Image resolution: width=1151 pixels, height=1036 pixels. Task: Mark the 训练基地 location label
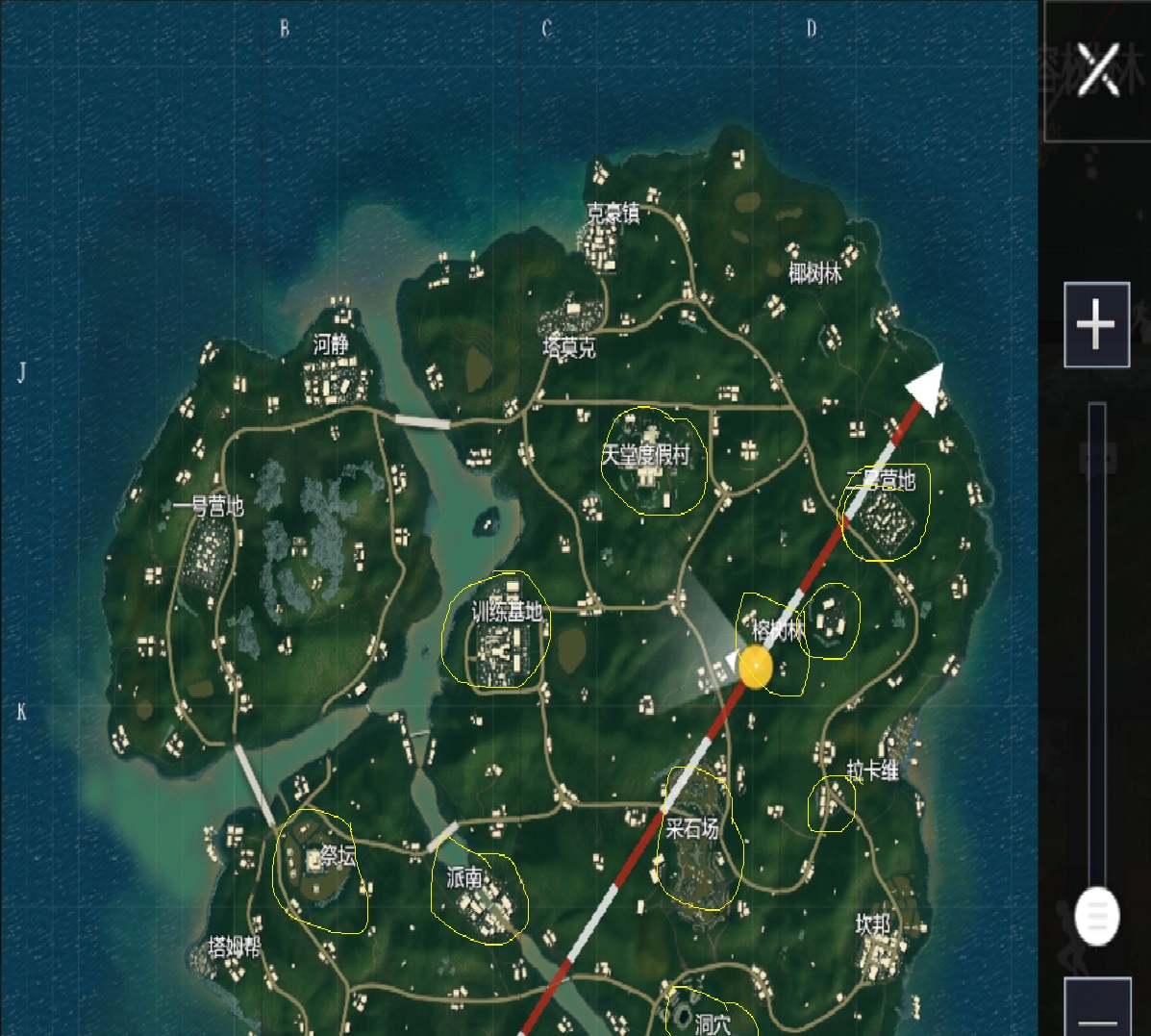[x=507, y=612]
